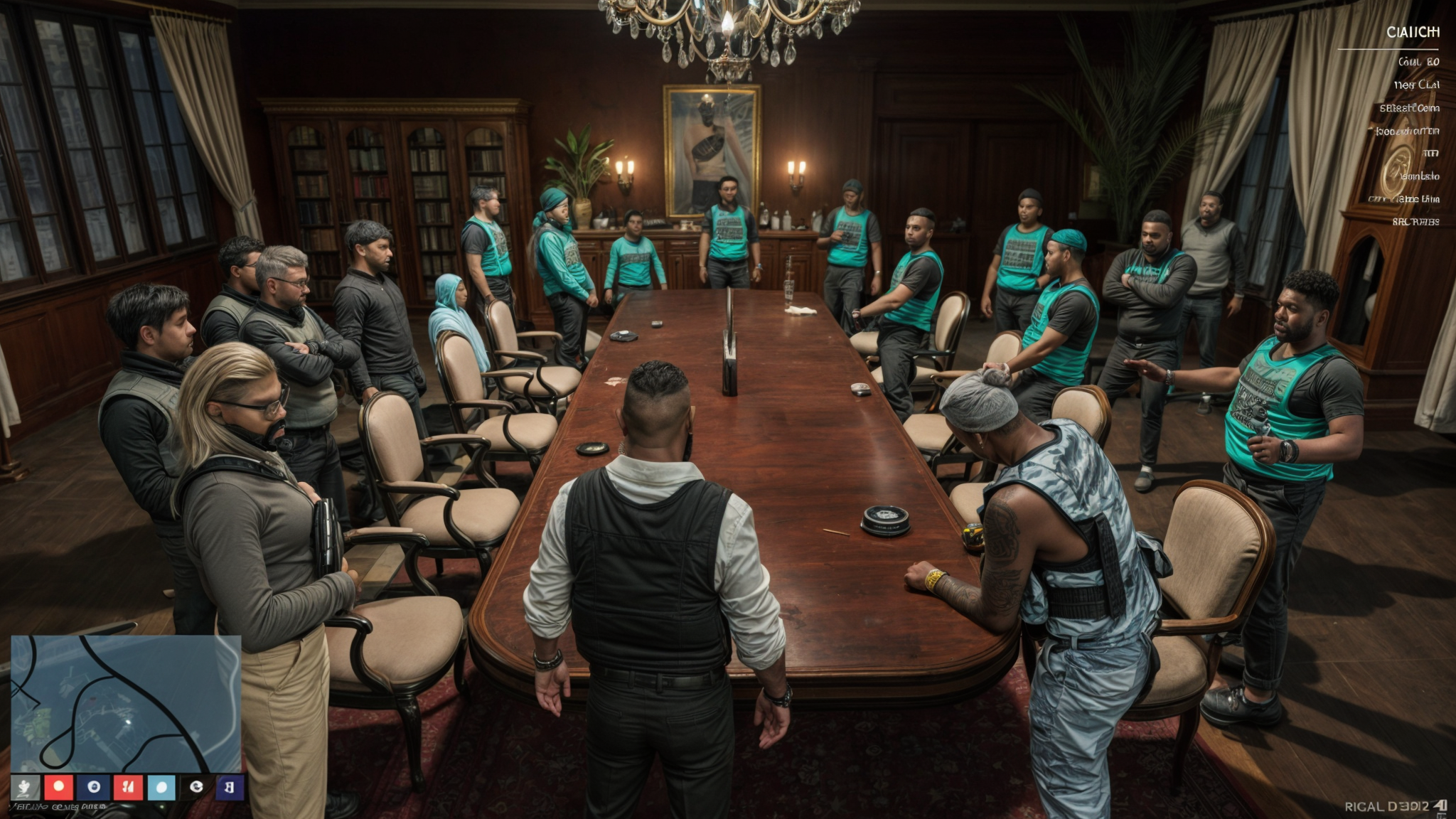The image size is (1456, 819).
Task: Expand the 'TT' option in the right panel
Action: tap(1430, 152)
